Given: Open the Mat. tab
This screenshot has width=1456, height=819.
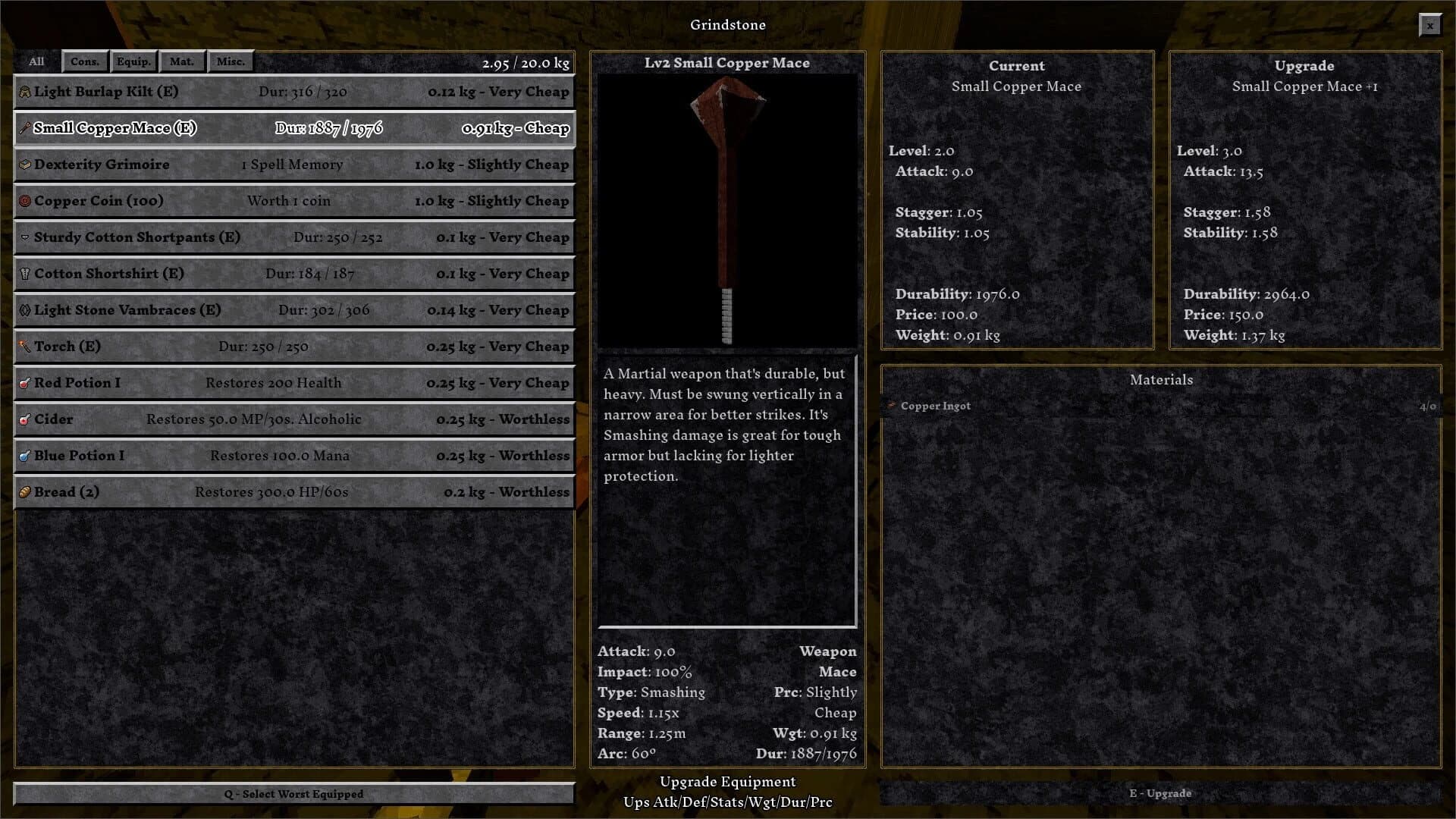Looking at the screenshot, I should click(182, 61).
